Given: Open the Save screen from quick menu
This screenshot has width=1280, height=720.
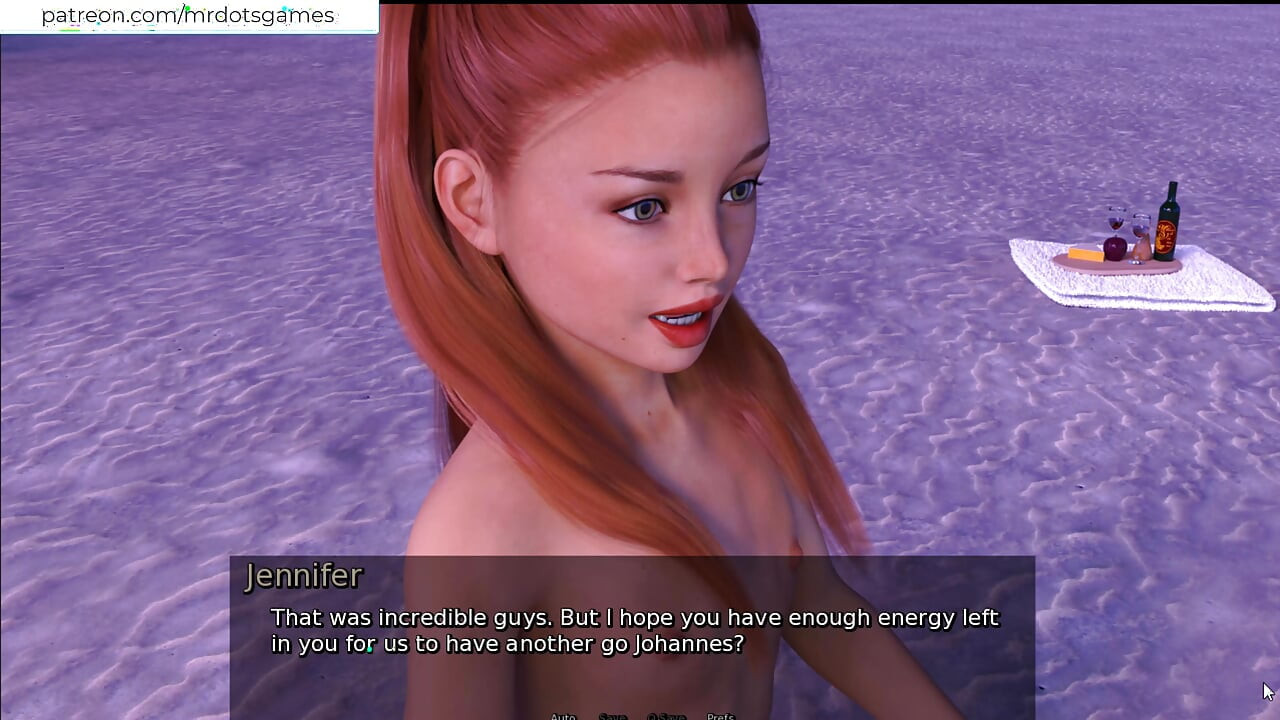Looking at the screenshot, I should 612,716.
